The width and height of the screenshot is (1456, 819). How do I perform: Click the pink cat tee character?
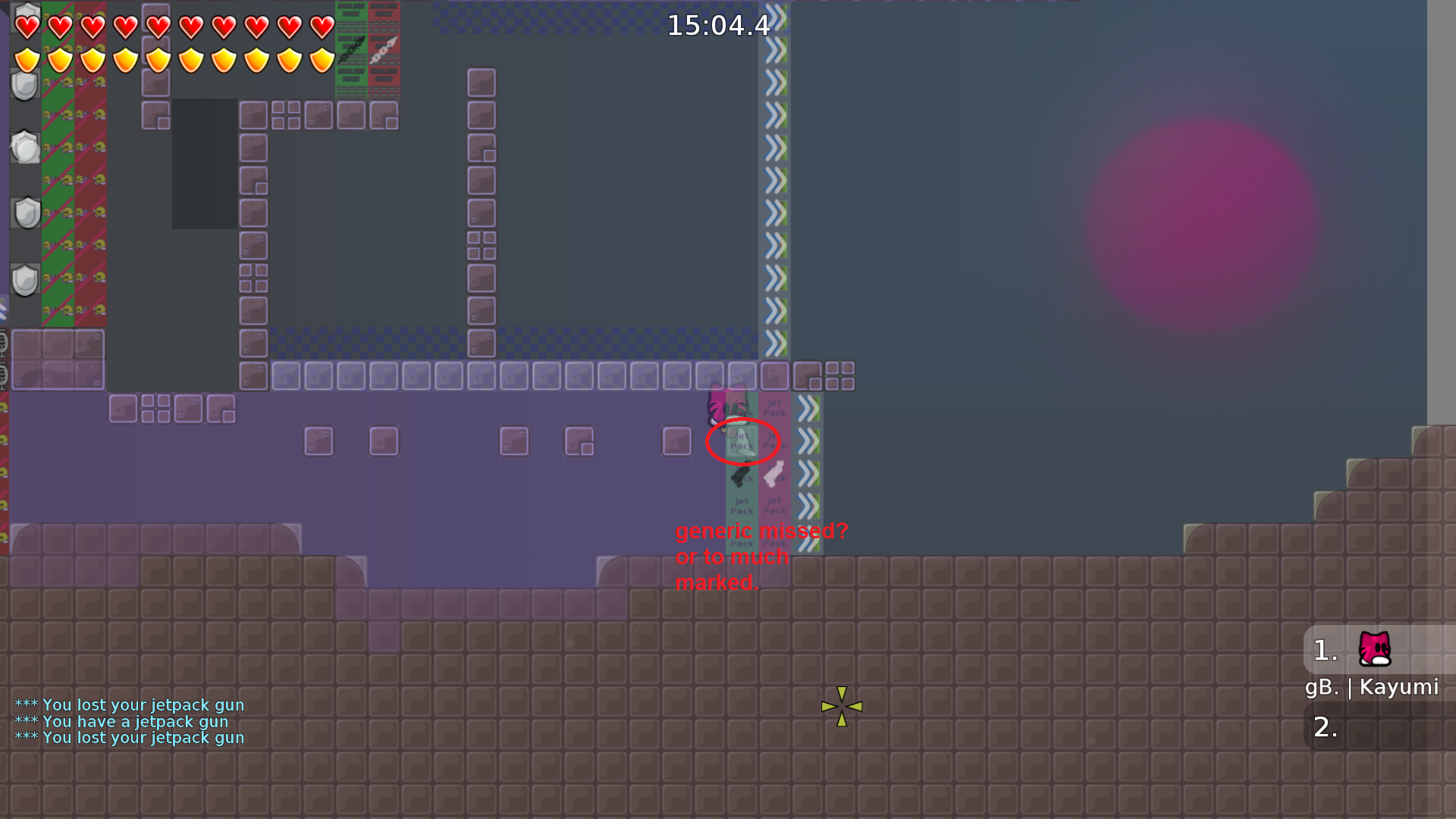click(x=717, y=404)
